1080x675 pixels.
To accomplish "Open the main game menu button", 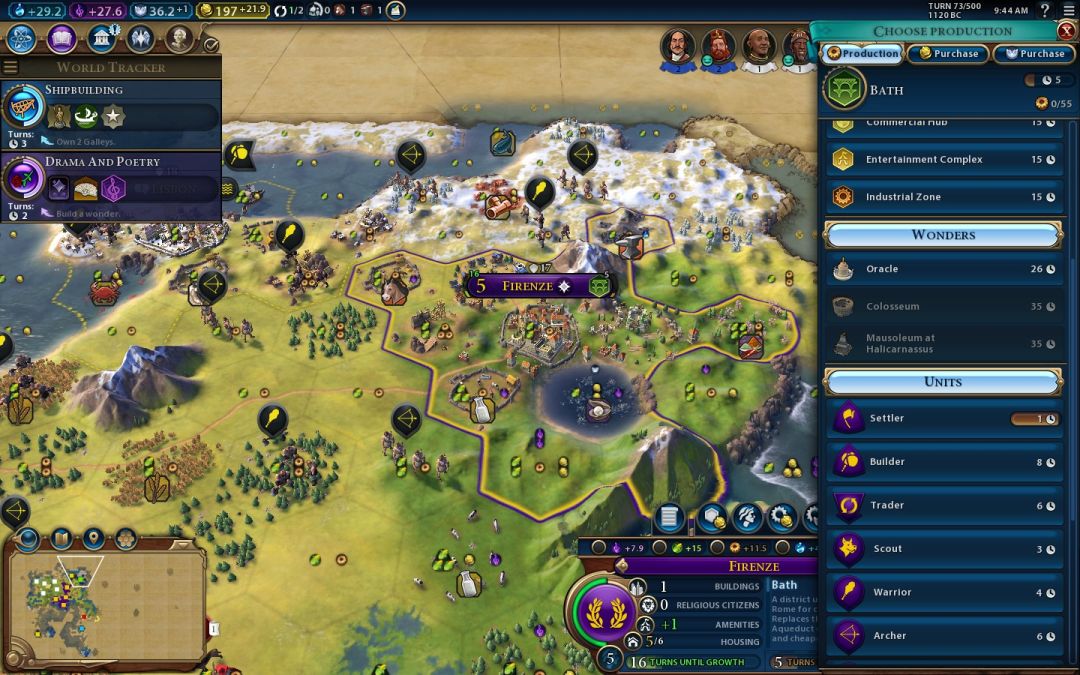I will (x=1066, y=10).
